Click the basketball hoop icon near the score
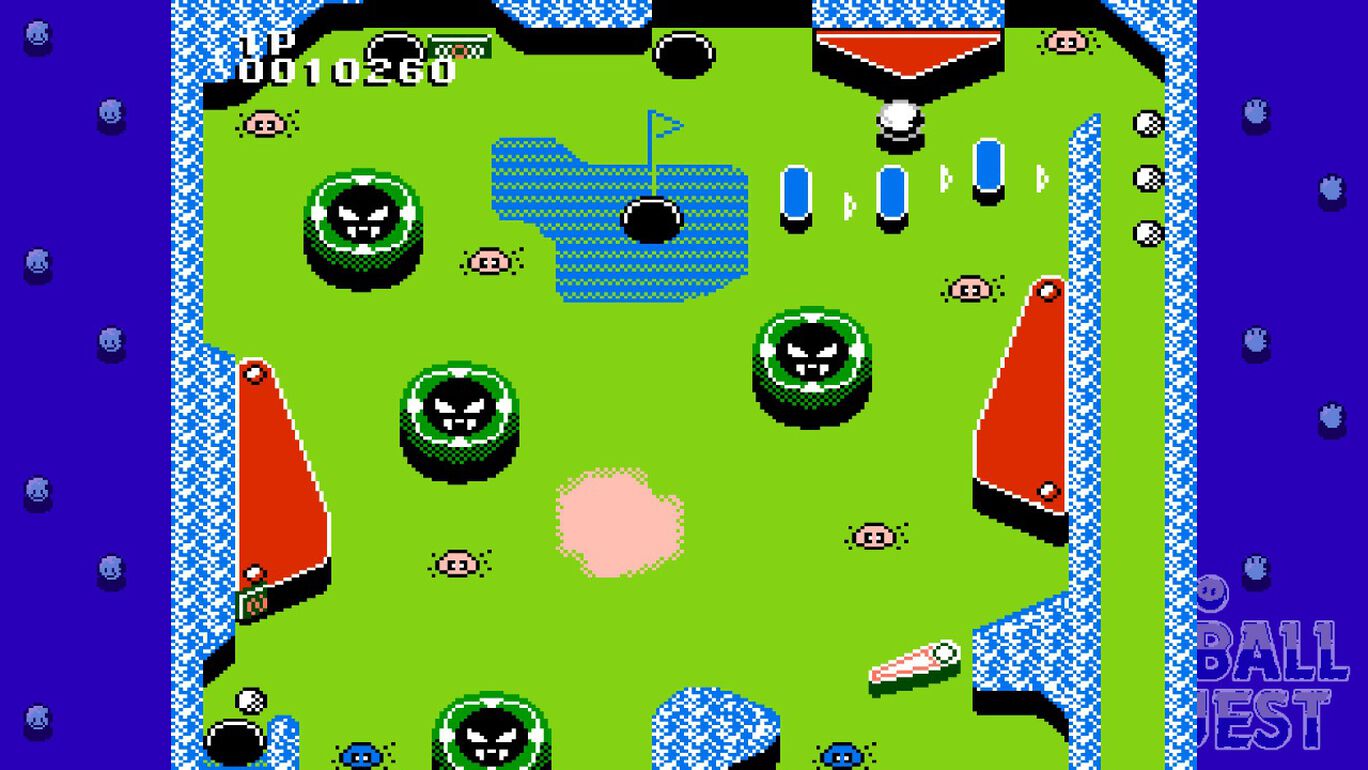Screen dimensions: 1368x770 pos(460,45)
